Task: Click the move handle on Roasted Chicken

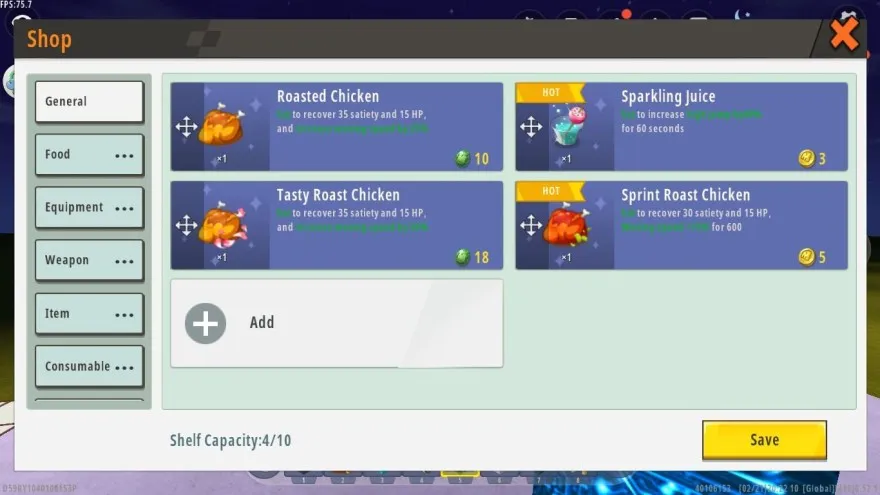Action: (186, 127)
